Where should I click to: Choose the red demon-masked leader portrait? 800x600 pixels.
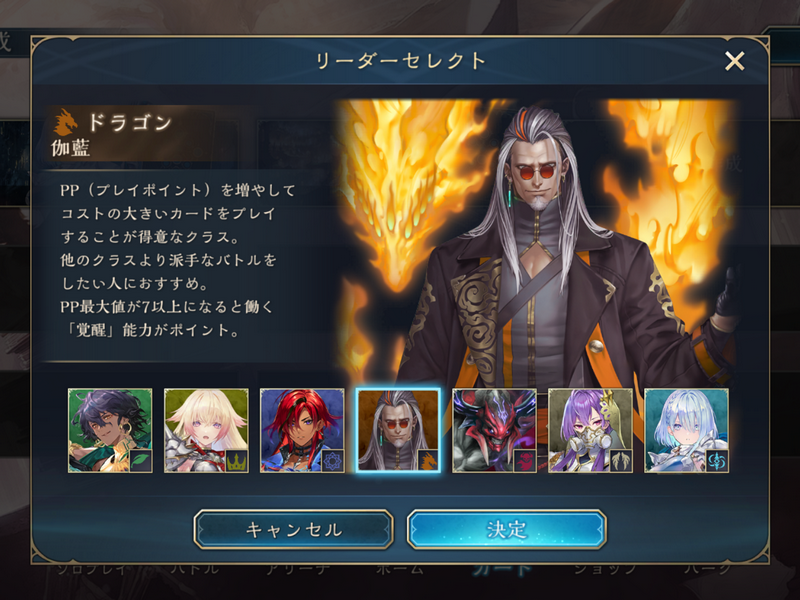coord(494,430)
